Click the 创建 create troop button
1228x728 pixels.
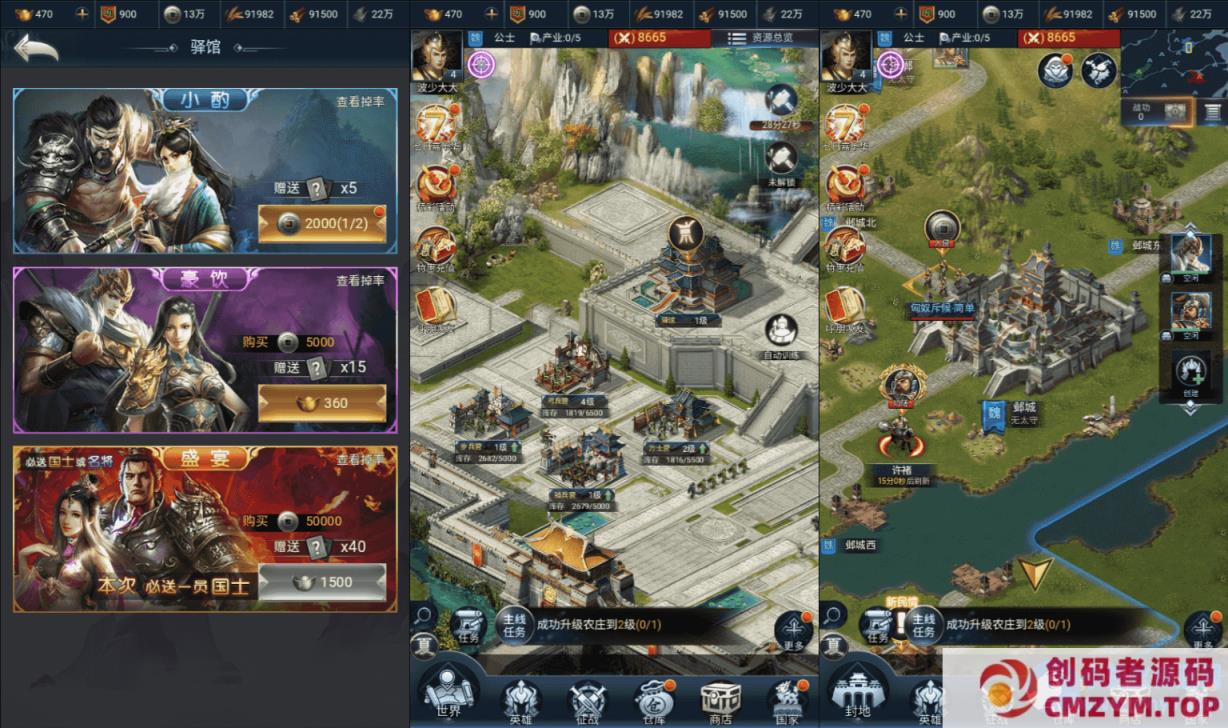(x=1190, y=377)
